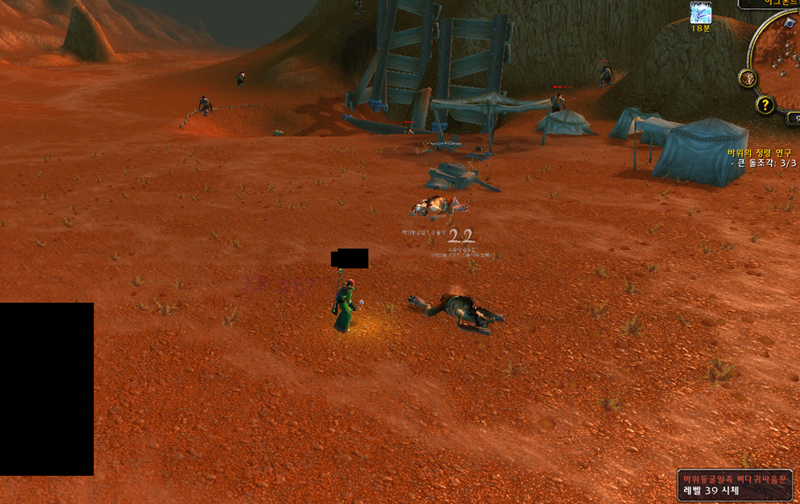Screen dimensions: 800x504
Task: Click the yellow question mark button
Action: pyautogui.click(x=765, y=104)
